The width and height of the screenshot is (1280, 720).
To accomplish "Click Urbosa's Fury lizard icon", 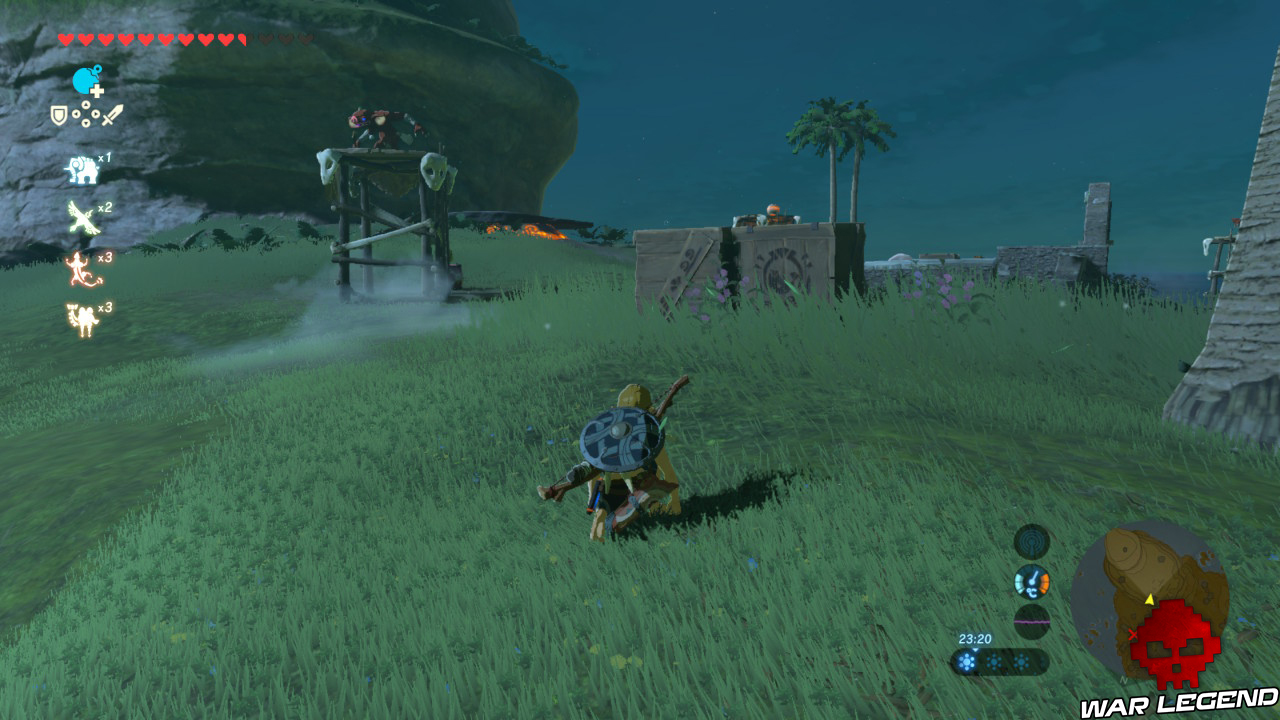I will [x=80, y=269].
